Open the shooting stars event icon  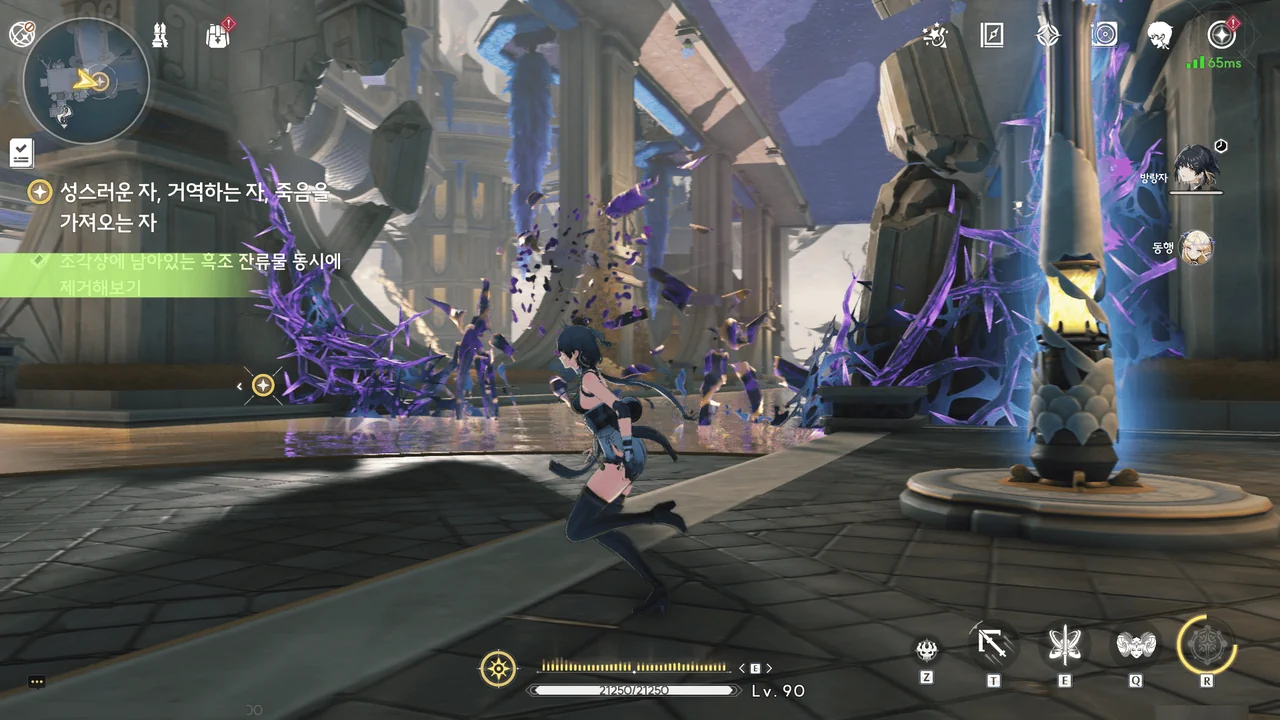936,35
